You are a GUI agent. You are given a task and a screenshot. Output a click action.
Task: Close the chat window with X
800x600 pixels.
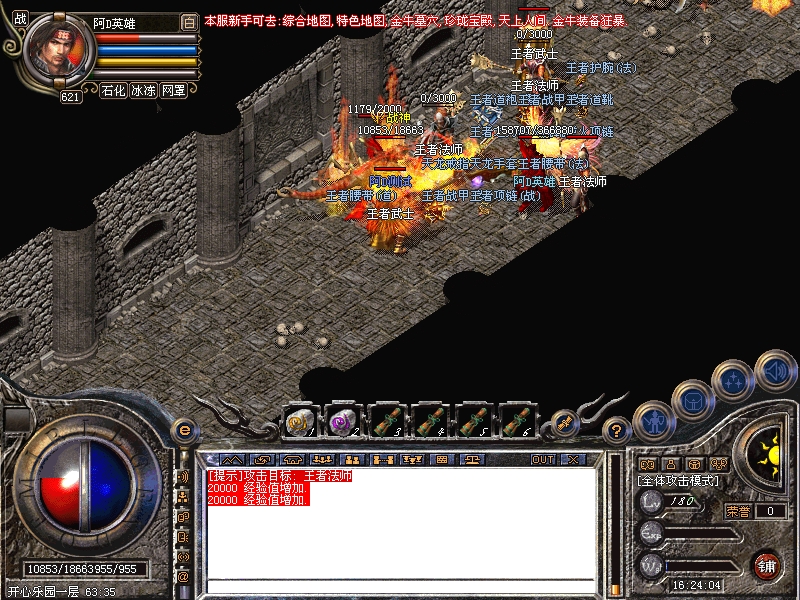(572, 460)
